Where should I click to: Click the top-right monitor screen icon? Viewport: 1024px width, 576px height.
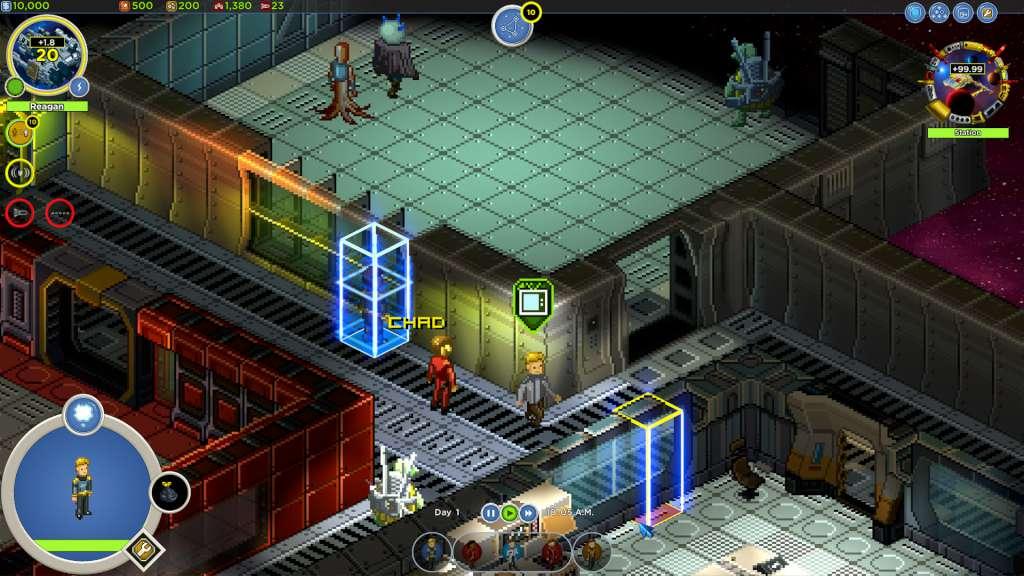[963, 13]
